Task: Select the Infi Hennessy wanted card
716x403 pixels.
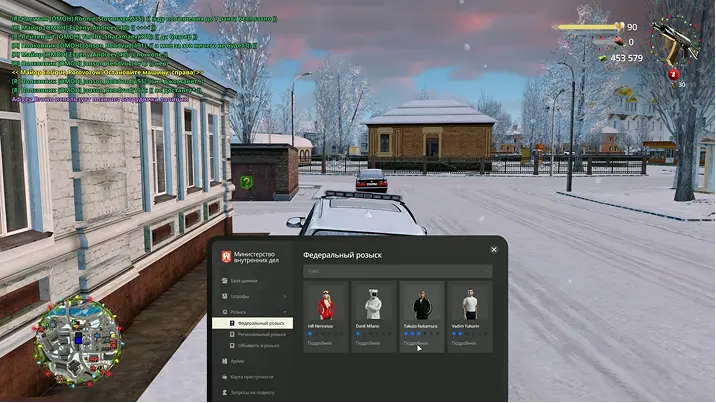Action: 326,306
